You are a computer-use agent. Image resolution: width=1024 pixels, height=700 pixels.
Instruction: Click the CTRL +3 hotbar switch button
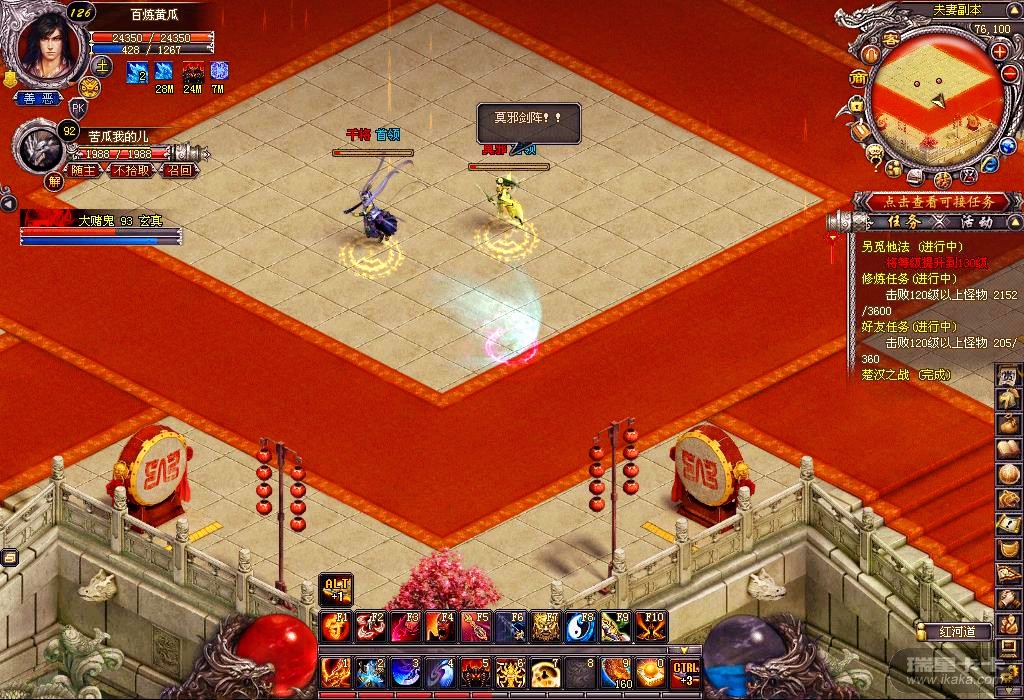tap(685, 673)
